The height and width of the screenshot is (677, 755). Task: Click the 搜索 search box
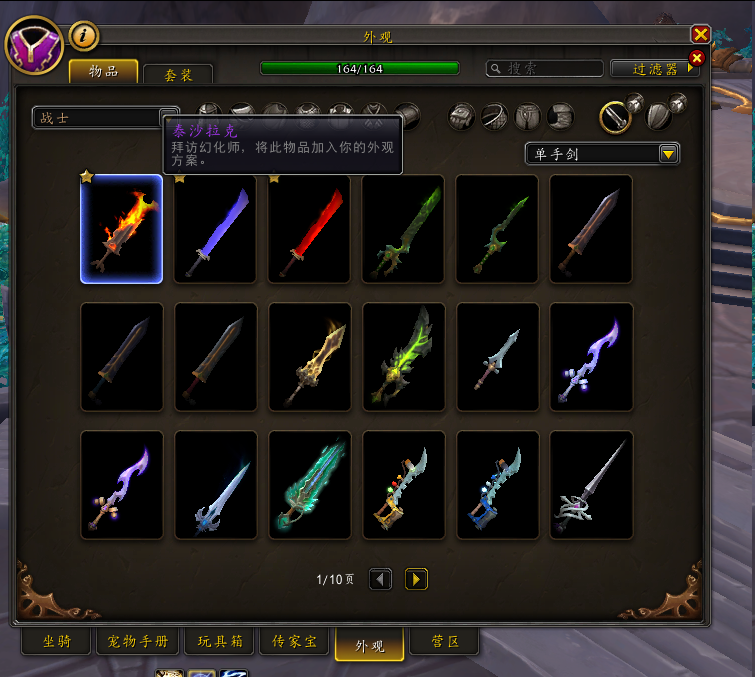(543, 68)
